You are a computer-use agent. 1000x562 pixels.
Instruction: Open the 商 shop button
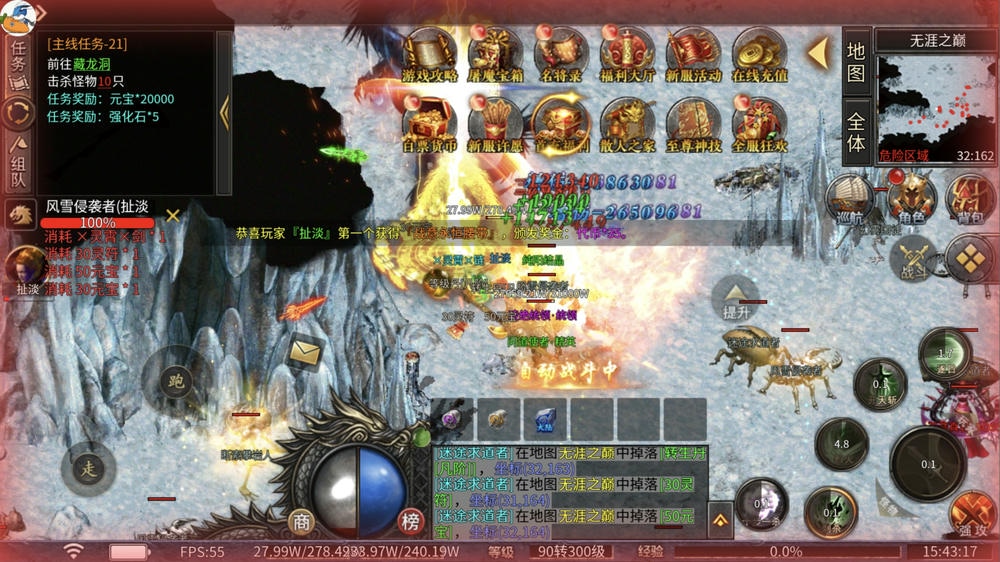click(301, 521)
